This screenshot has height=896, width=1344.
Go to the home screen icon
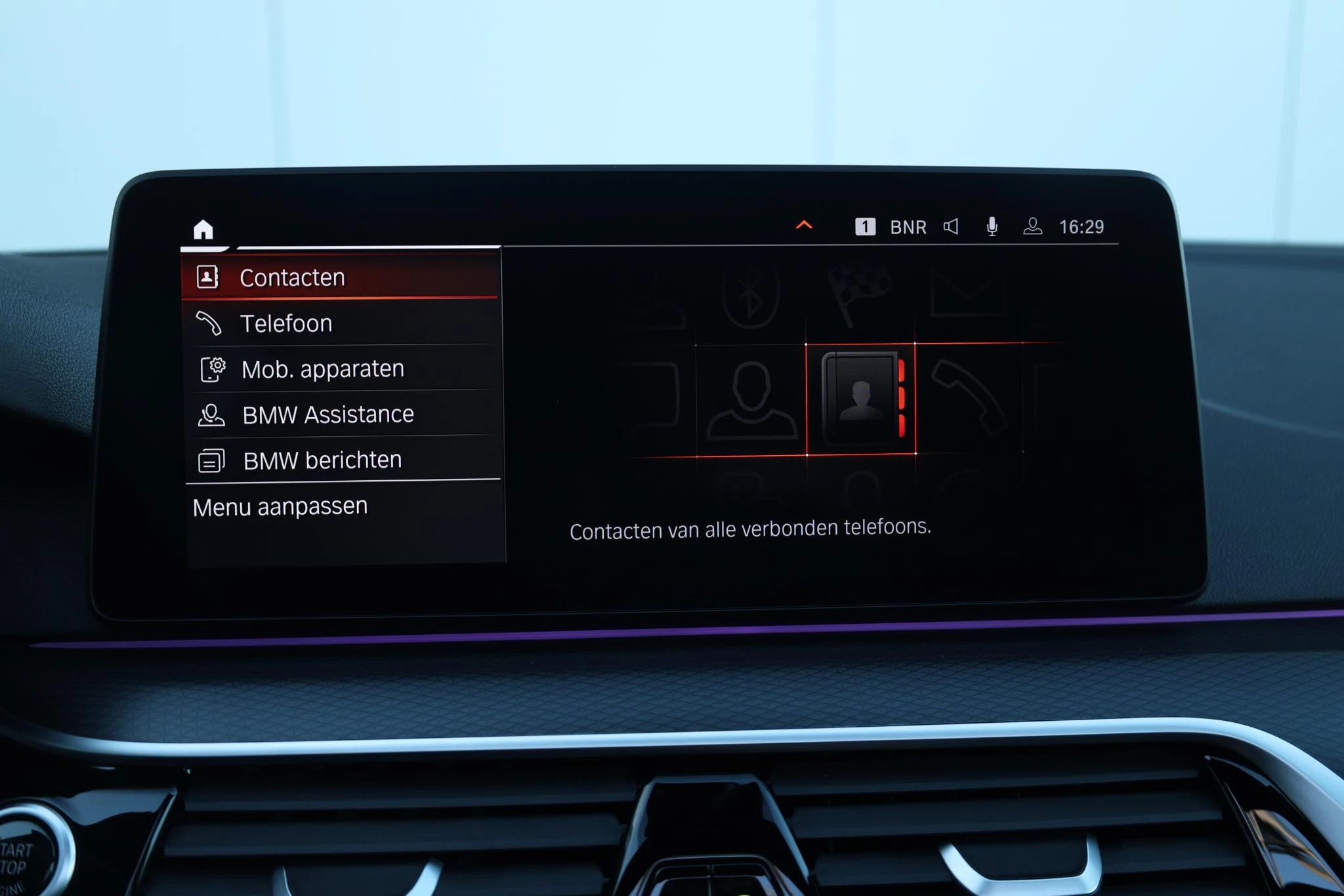click(203, 230)
